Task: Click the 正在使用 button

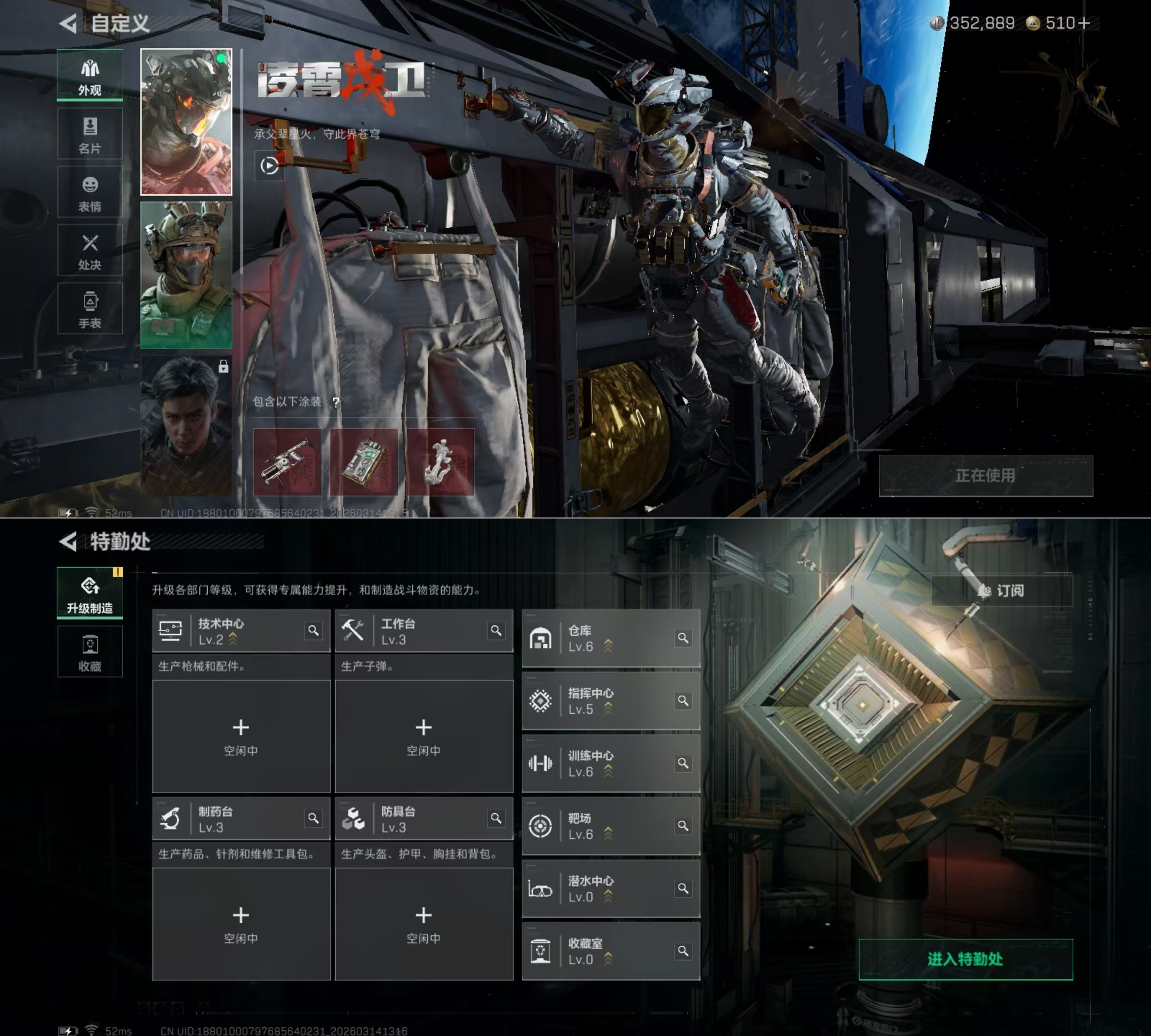Action: [986, 476]
